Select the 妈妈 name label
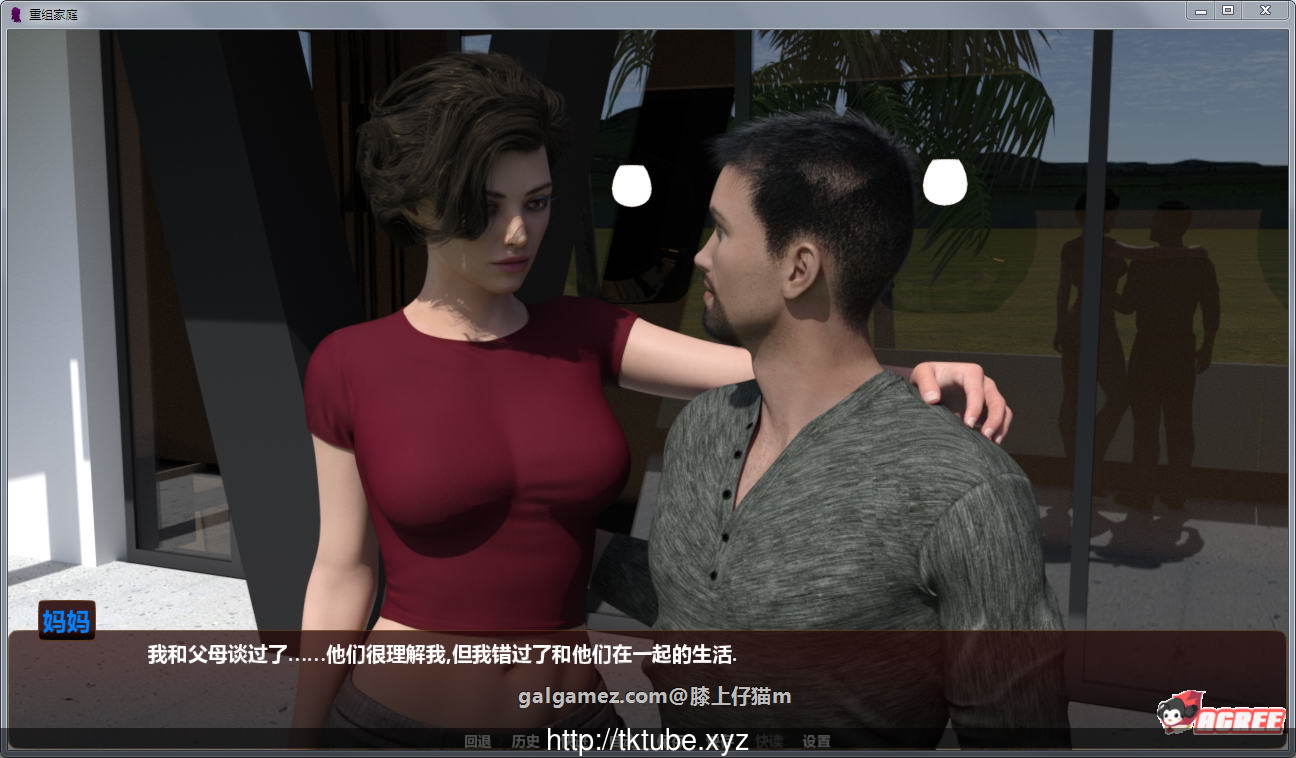The width and height of the screenshot is (1296, 758). [x=66, y=622]
